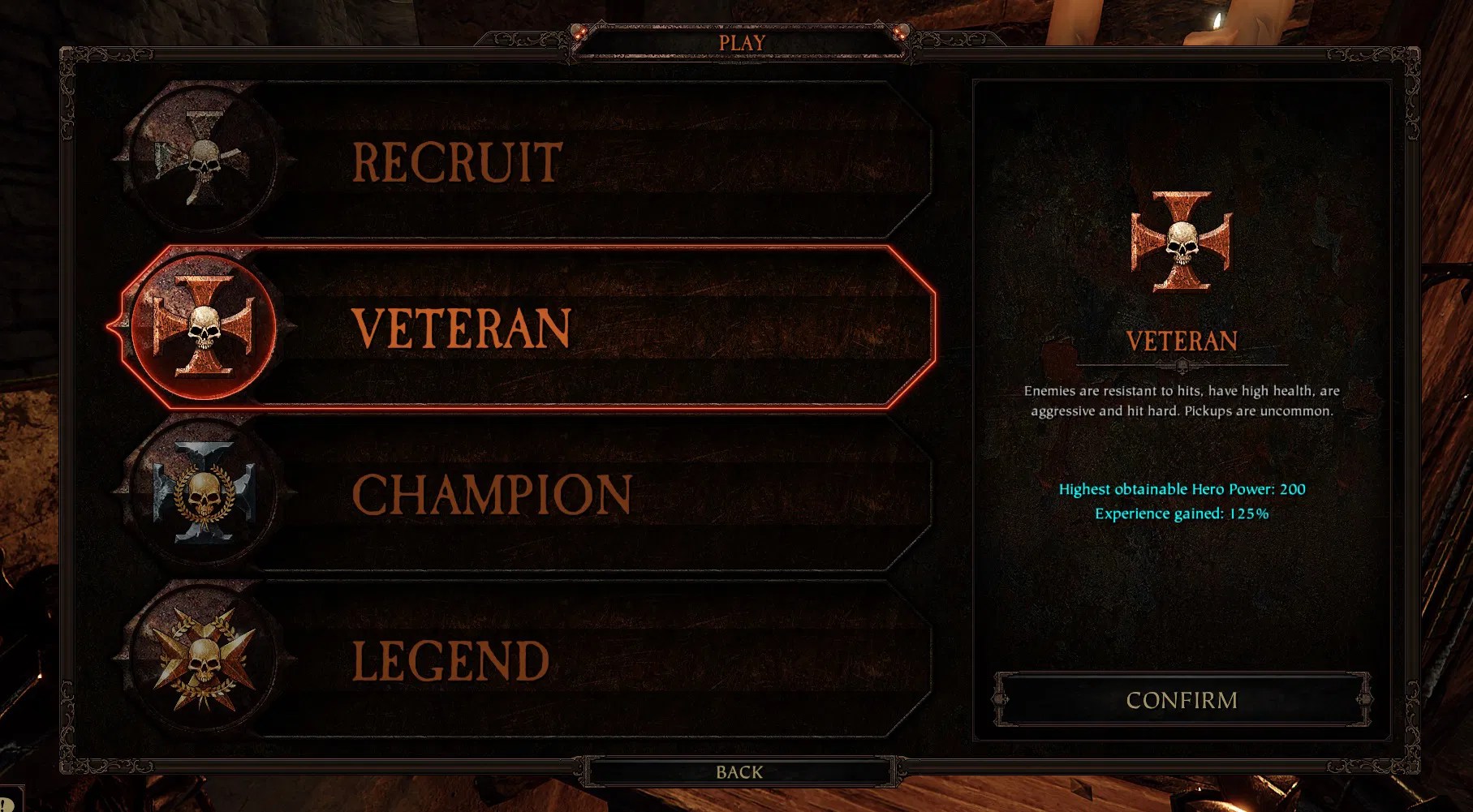Switch to the Play tab
1473x812 pixels.
pos(739,43)
